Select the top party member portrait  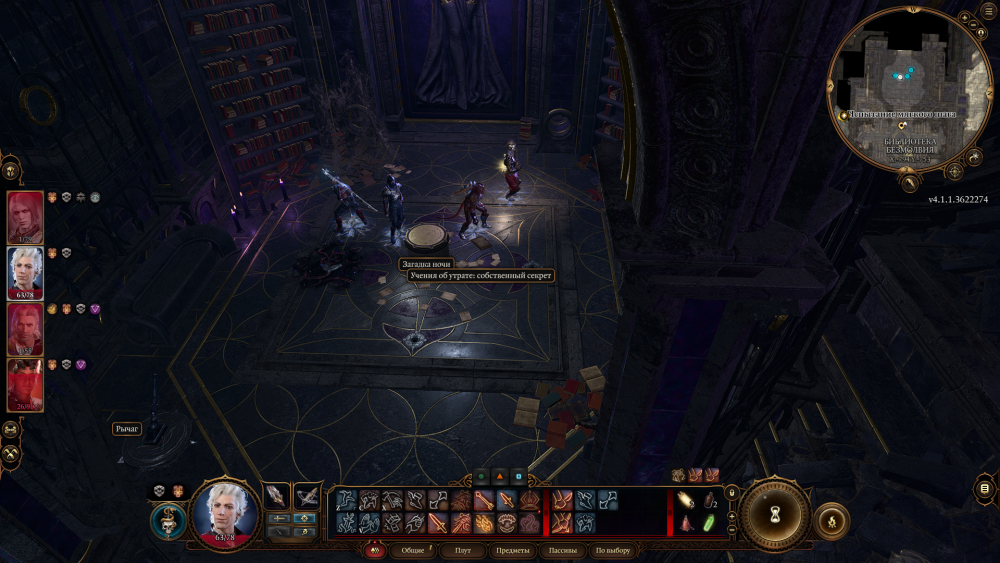click(x=25, y=217)
